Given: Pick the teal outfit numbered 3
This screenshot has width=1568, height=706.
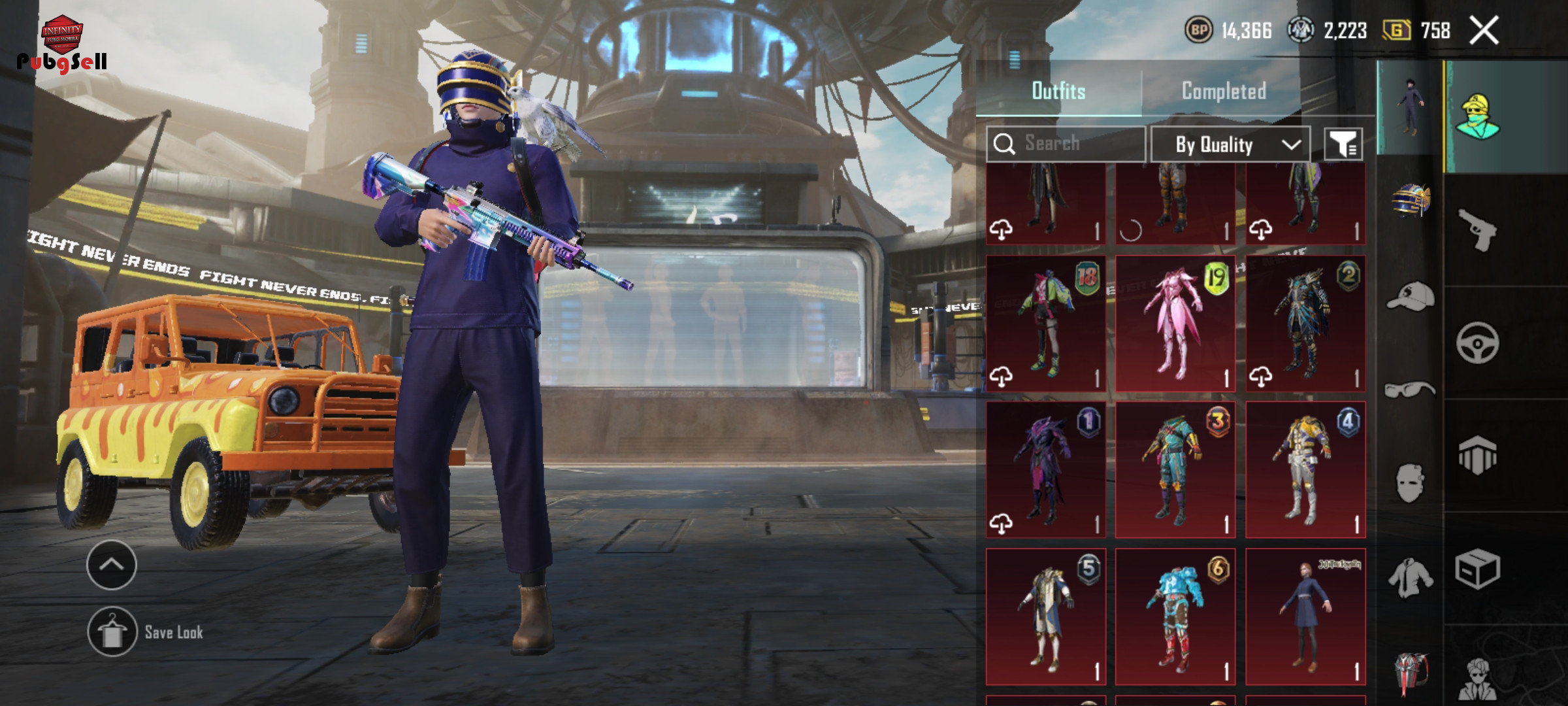Looking at the screenshot, I should [1175, 470].
